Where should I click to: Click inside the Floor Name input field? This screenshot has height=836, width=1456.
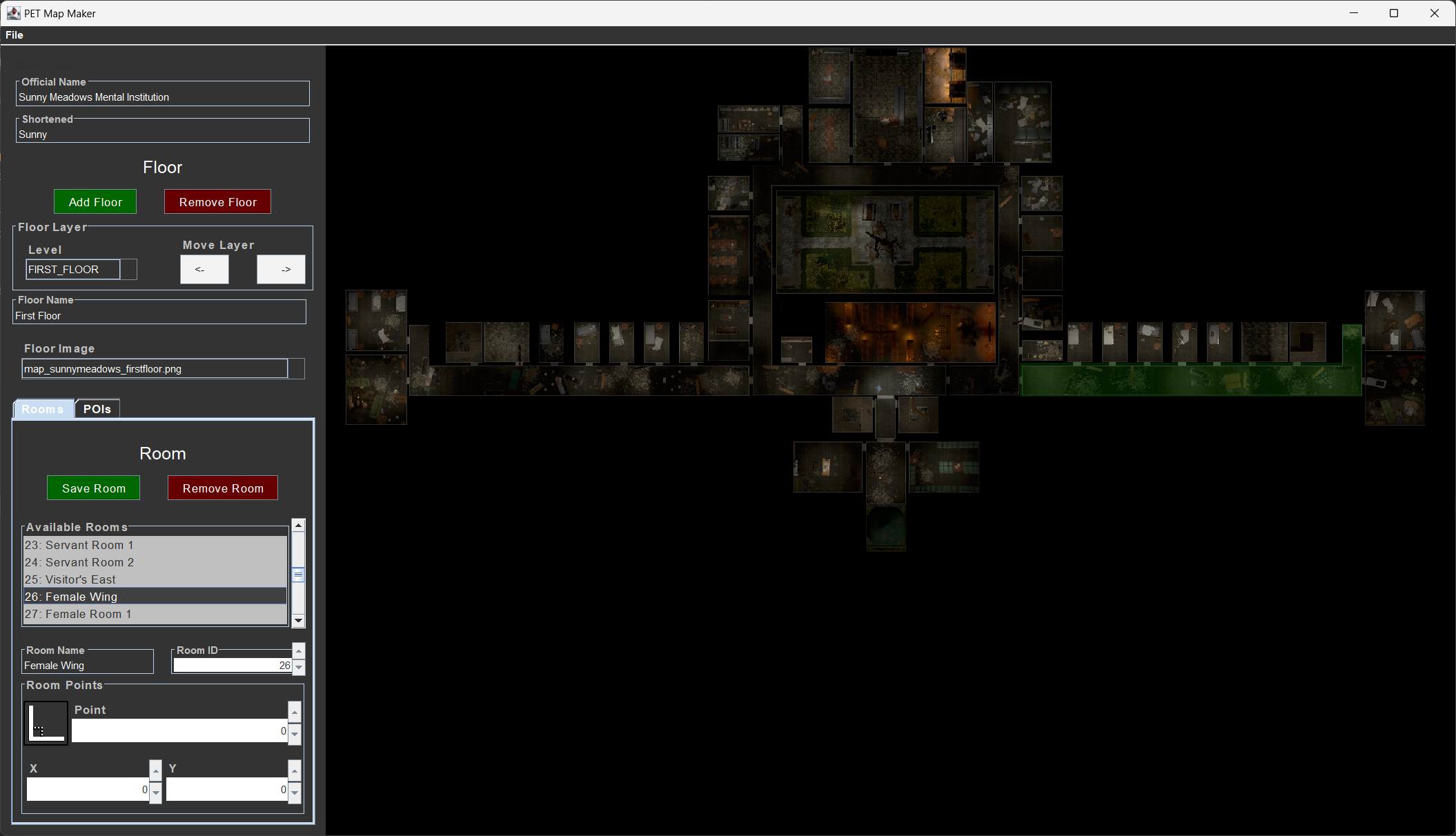coord(159,315)
